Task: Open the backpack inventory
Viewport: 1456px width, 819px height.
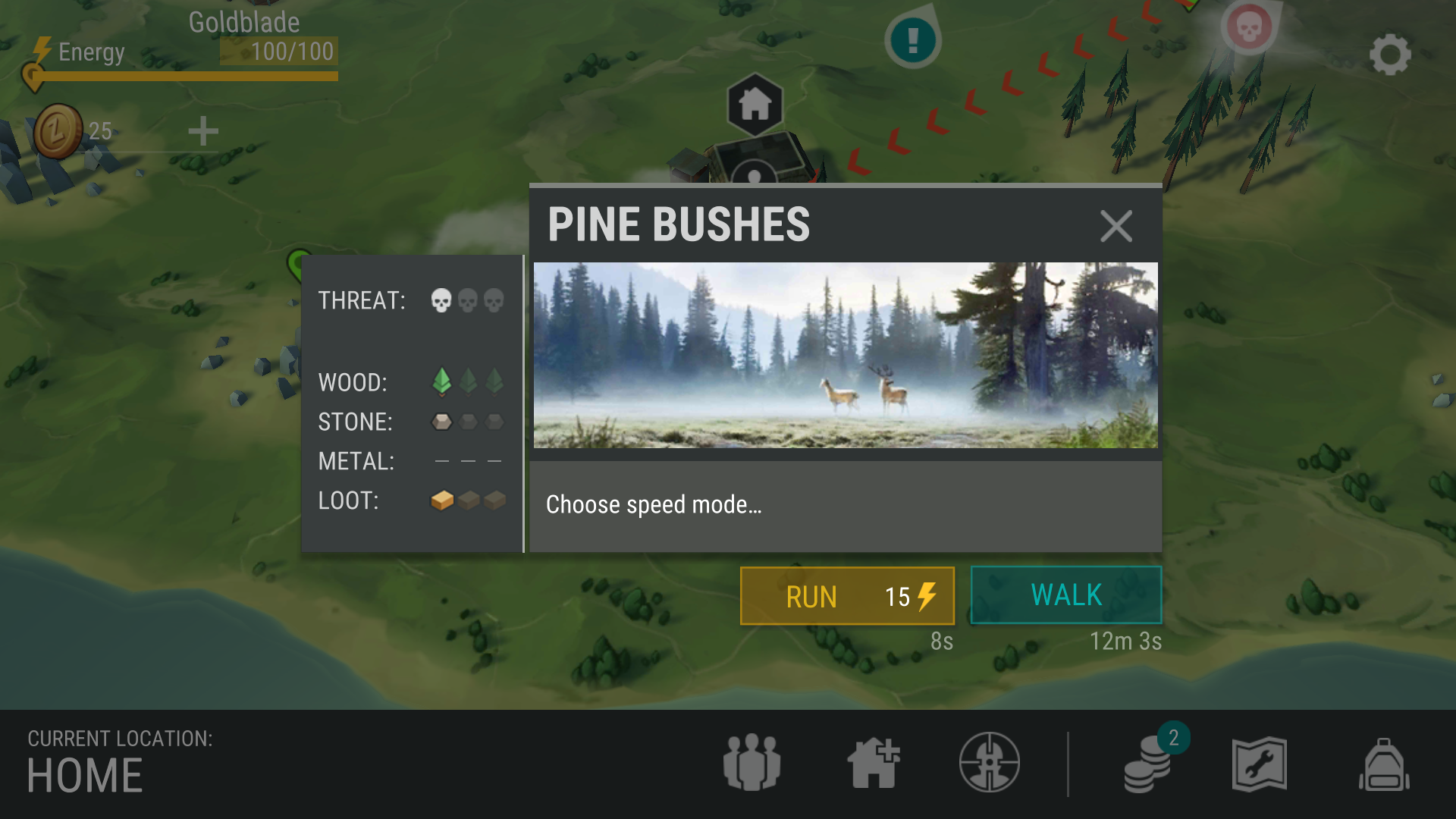Action: tap(1383, 764)
